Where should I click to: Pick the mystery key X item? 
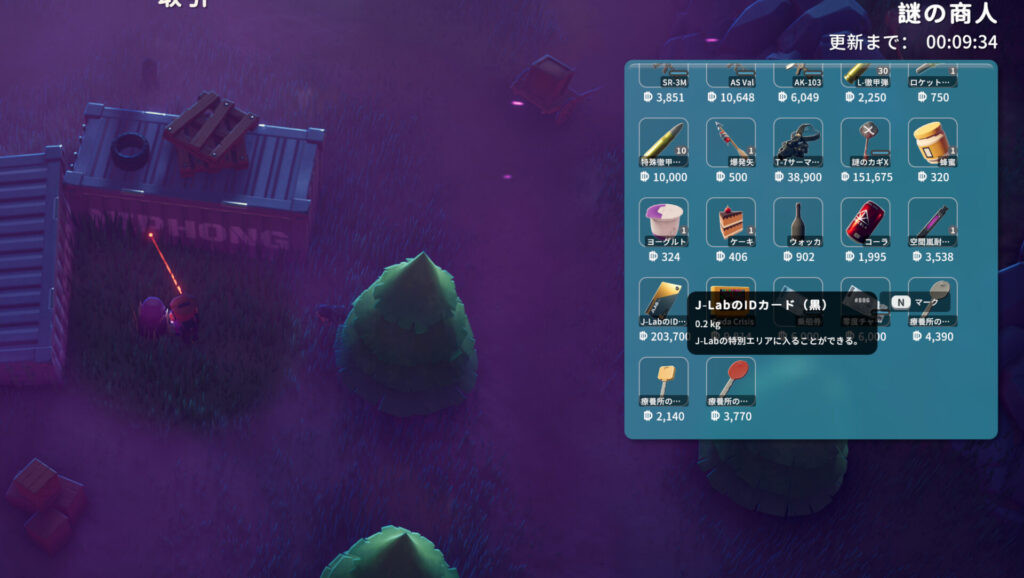click(x=865, y=143)
